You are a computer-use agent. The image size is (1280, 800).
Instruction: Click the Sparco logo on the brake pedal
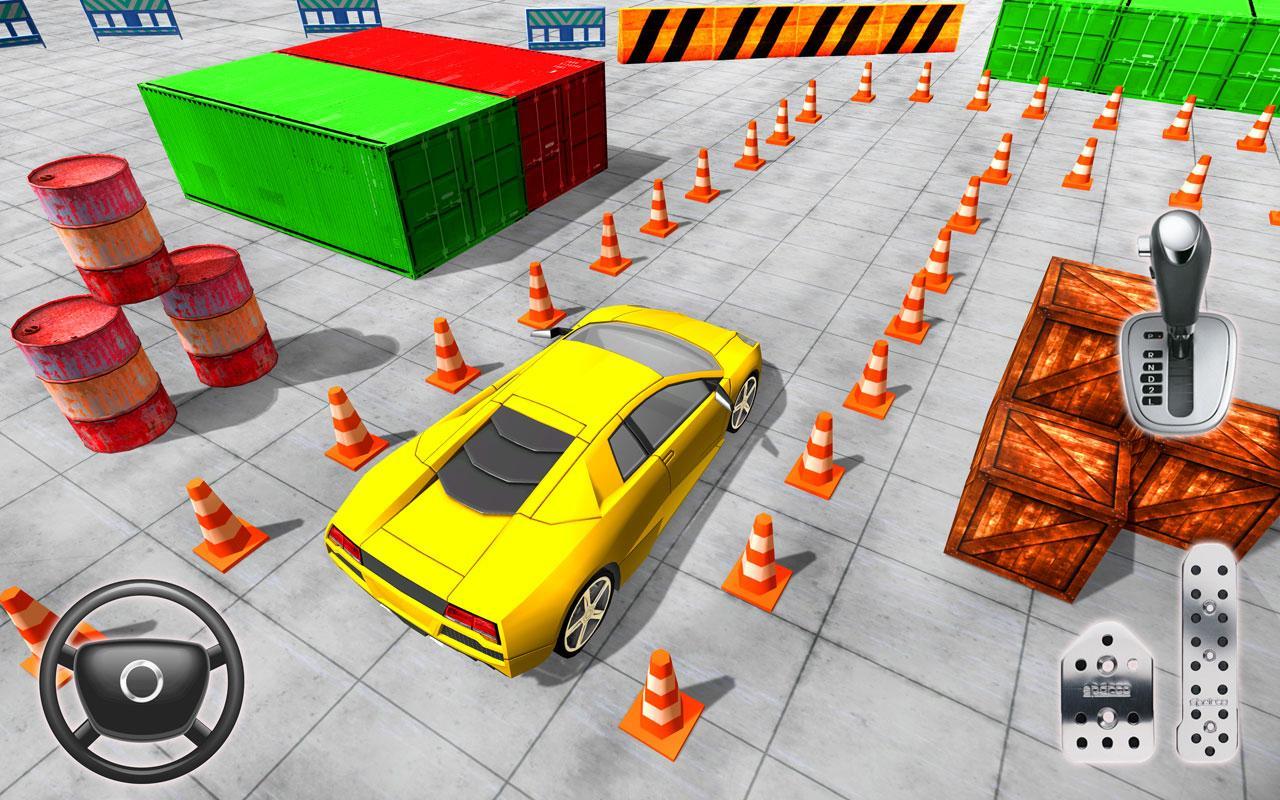pos(1109,689)
